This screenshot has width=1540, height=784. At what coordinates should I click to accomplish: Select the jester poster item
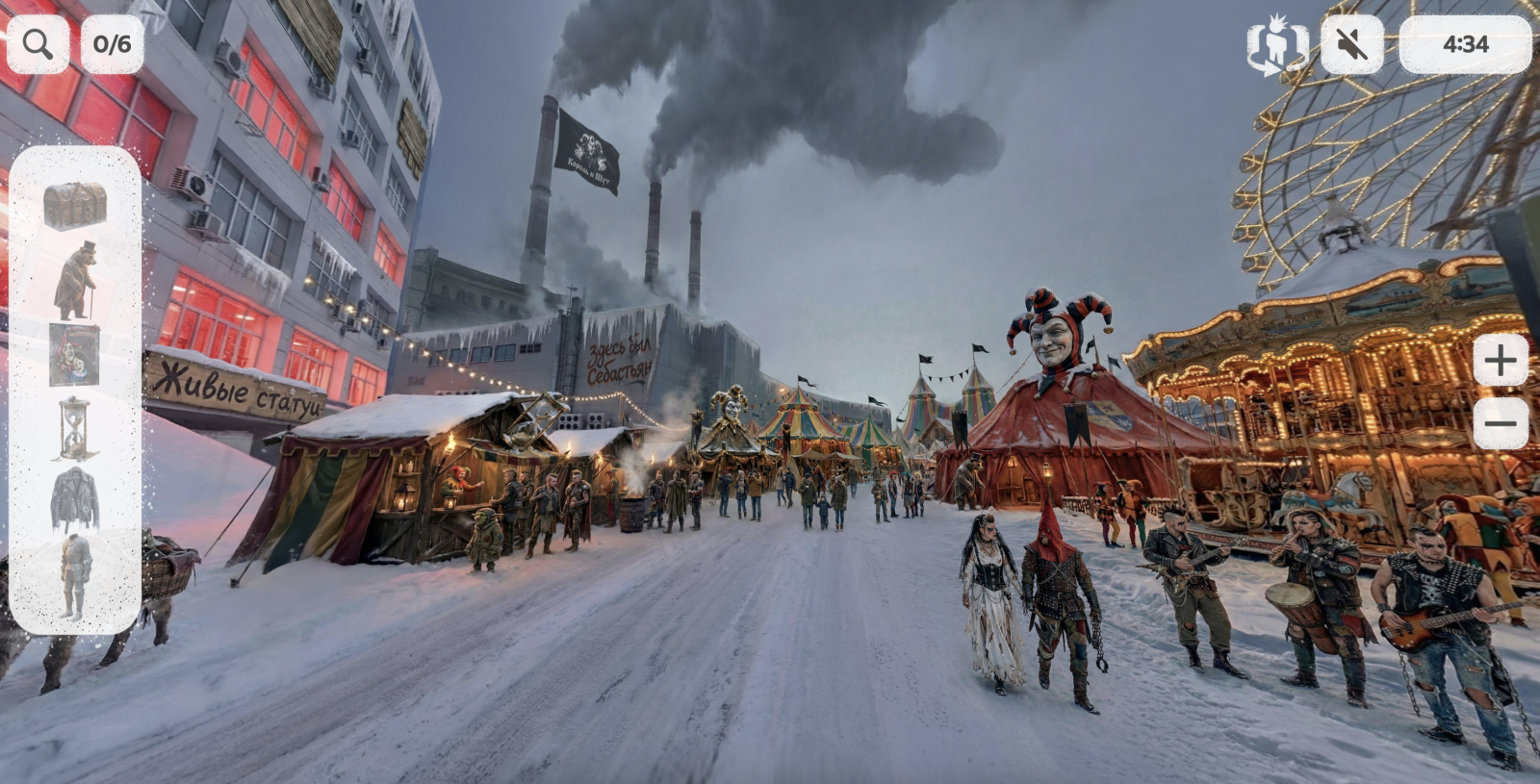pyautogui.click(x=75, y=354)
